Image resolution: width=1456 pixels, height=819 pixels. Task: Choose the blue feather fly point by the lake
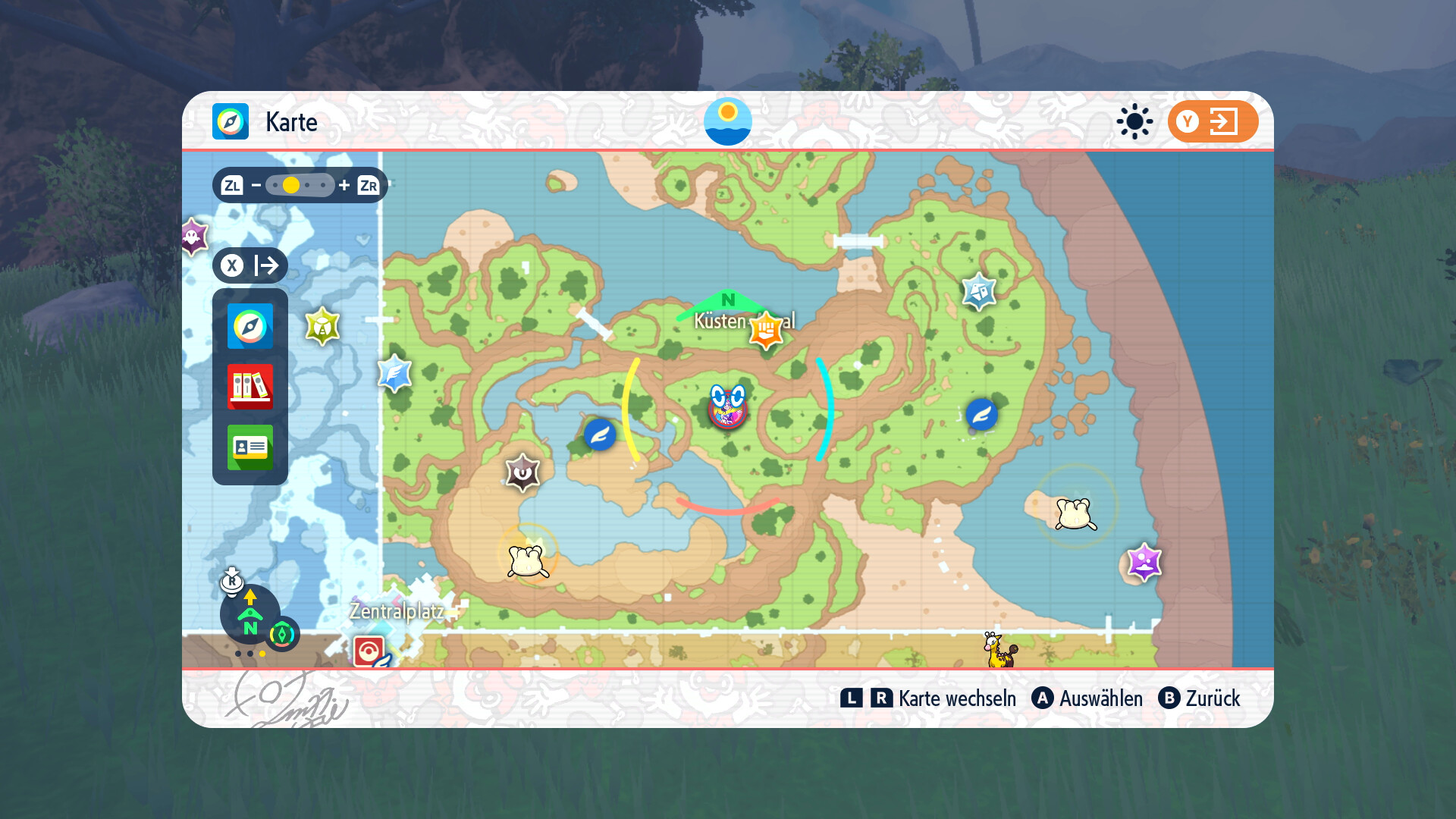click(600, 435)
